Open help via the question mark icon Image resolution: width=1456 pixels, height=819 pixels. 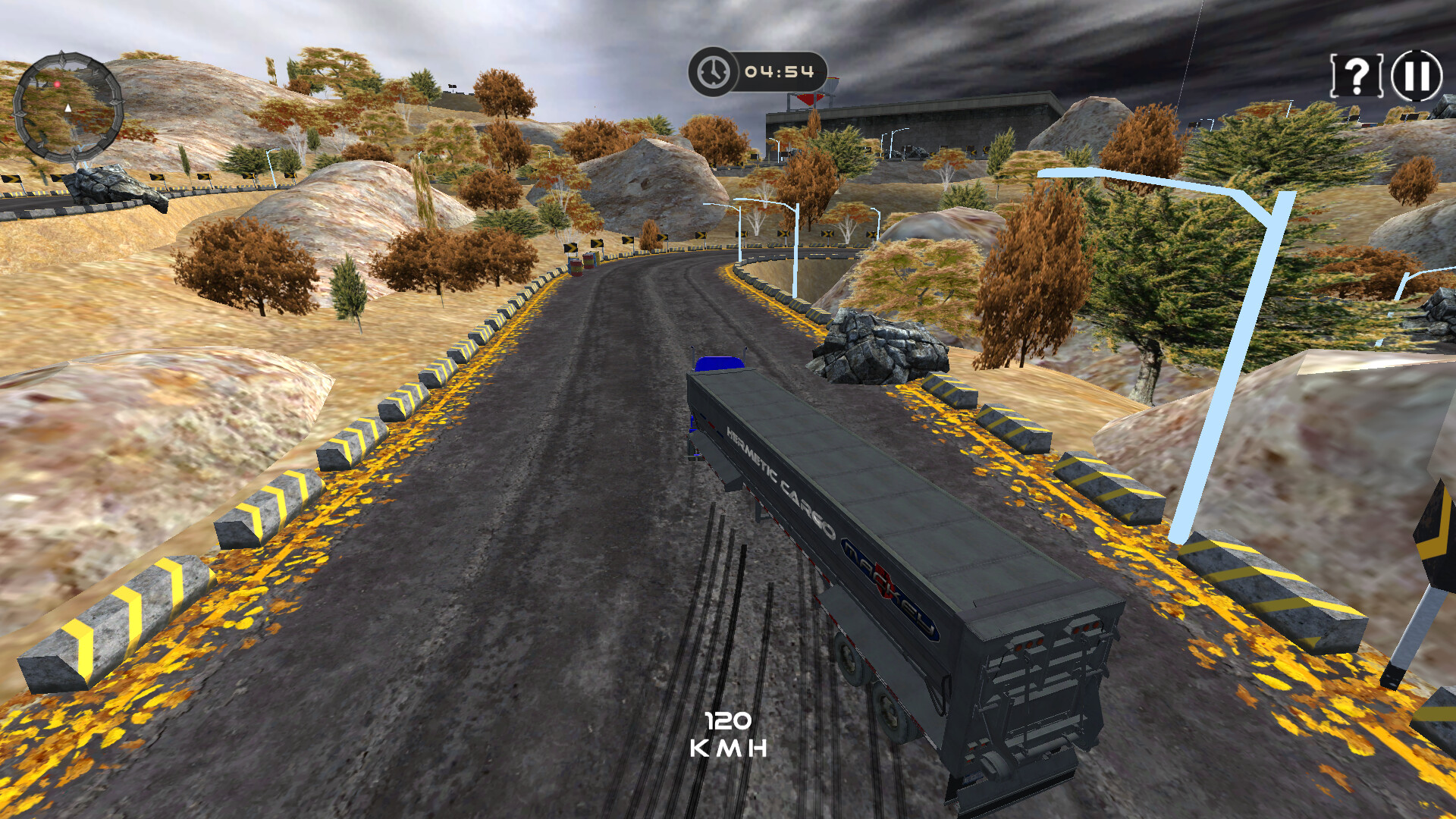point(1357,77)
